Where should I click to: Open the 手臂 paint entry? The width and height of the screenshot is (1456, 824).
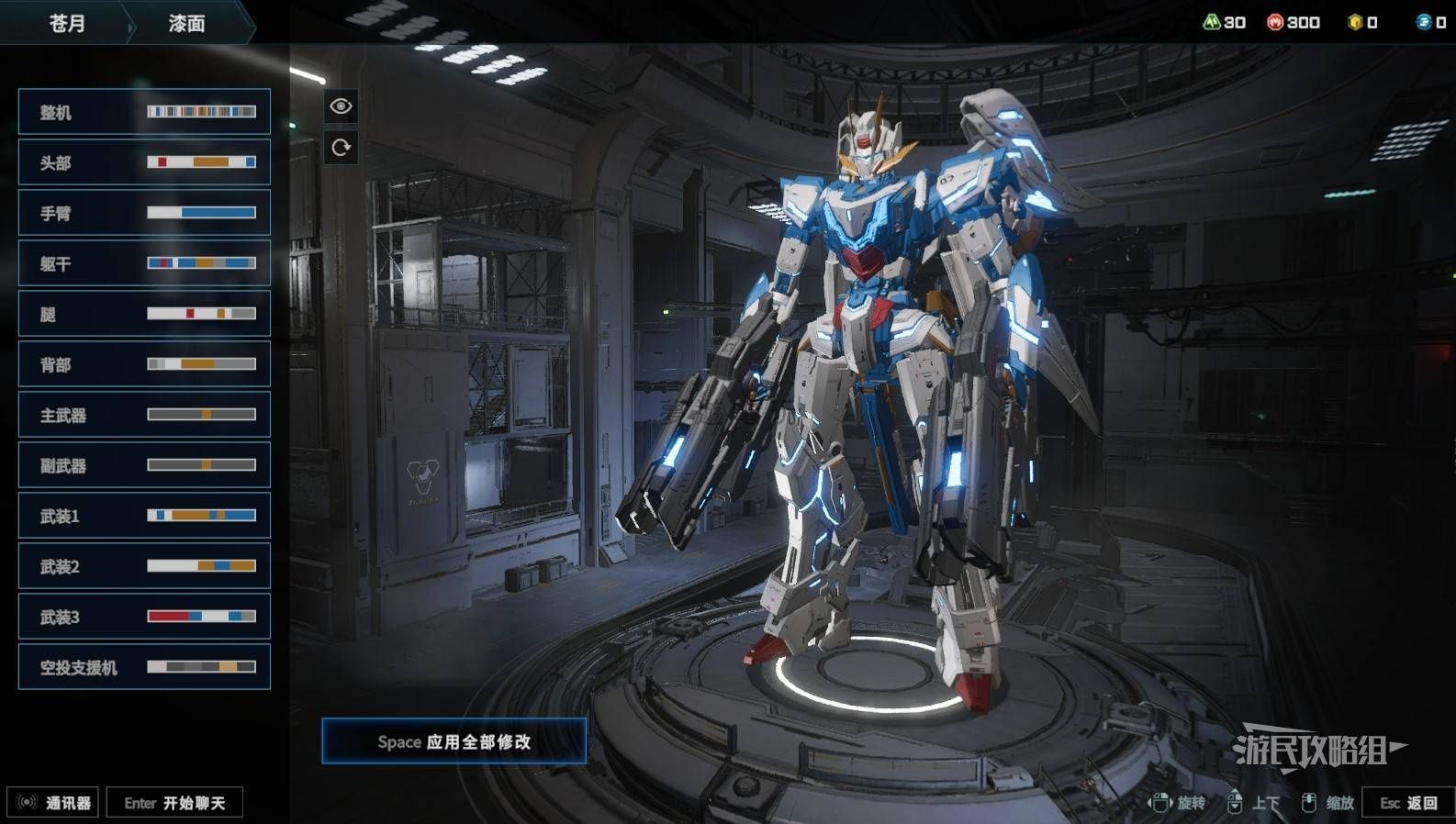(x=144, y=213)
